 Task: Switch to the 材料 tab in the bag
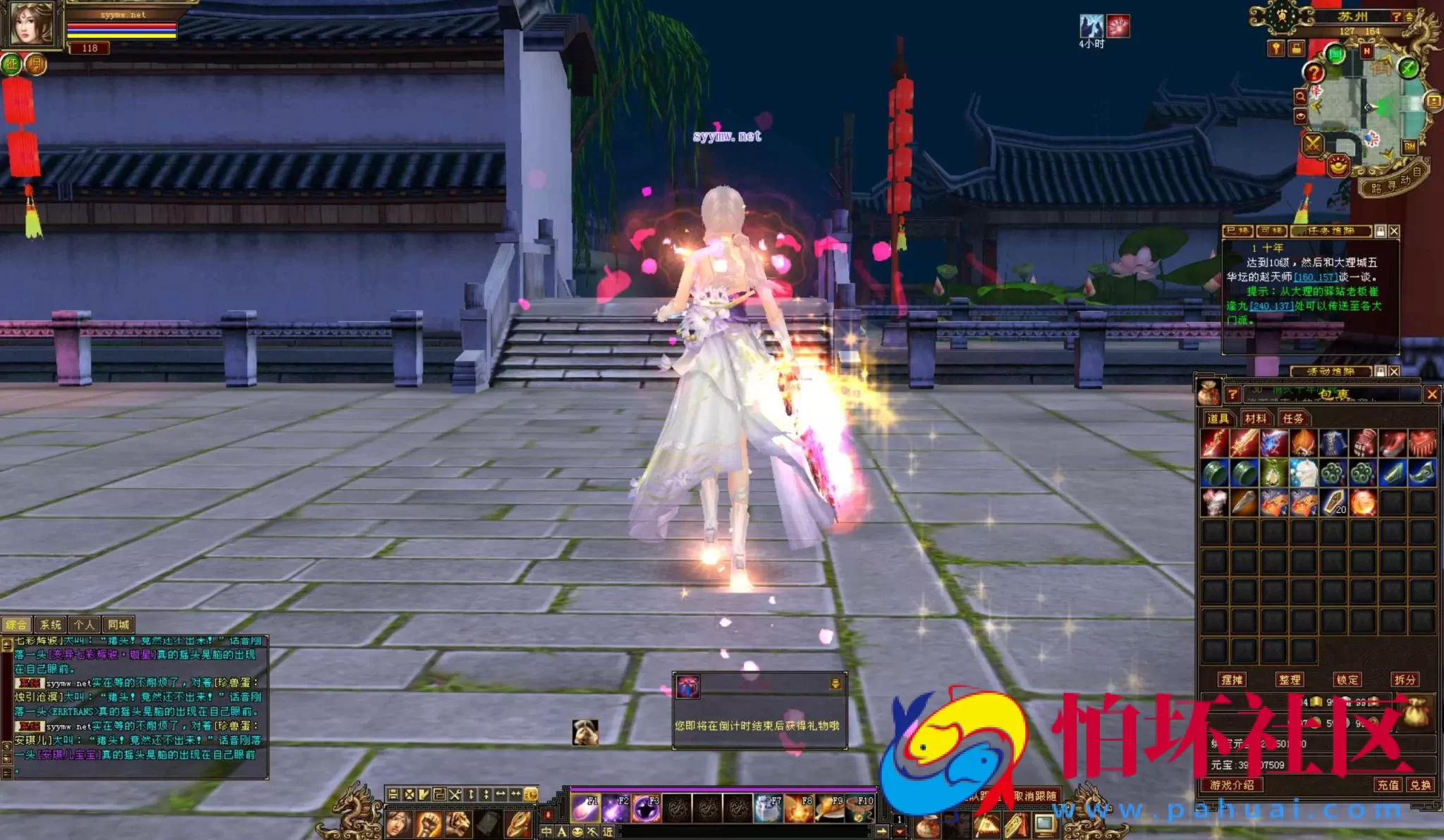pos(1257,419)
